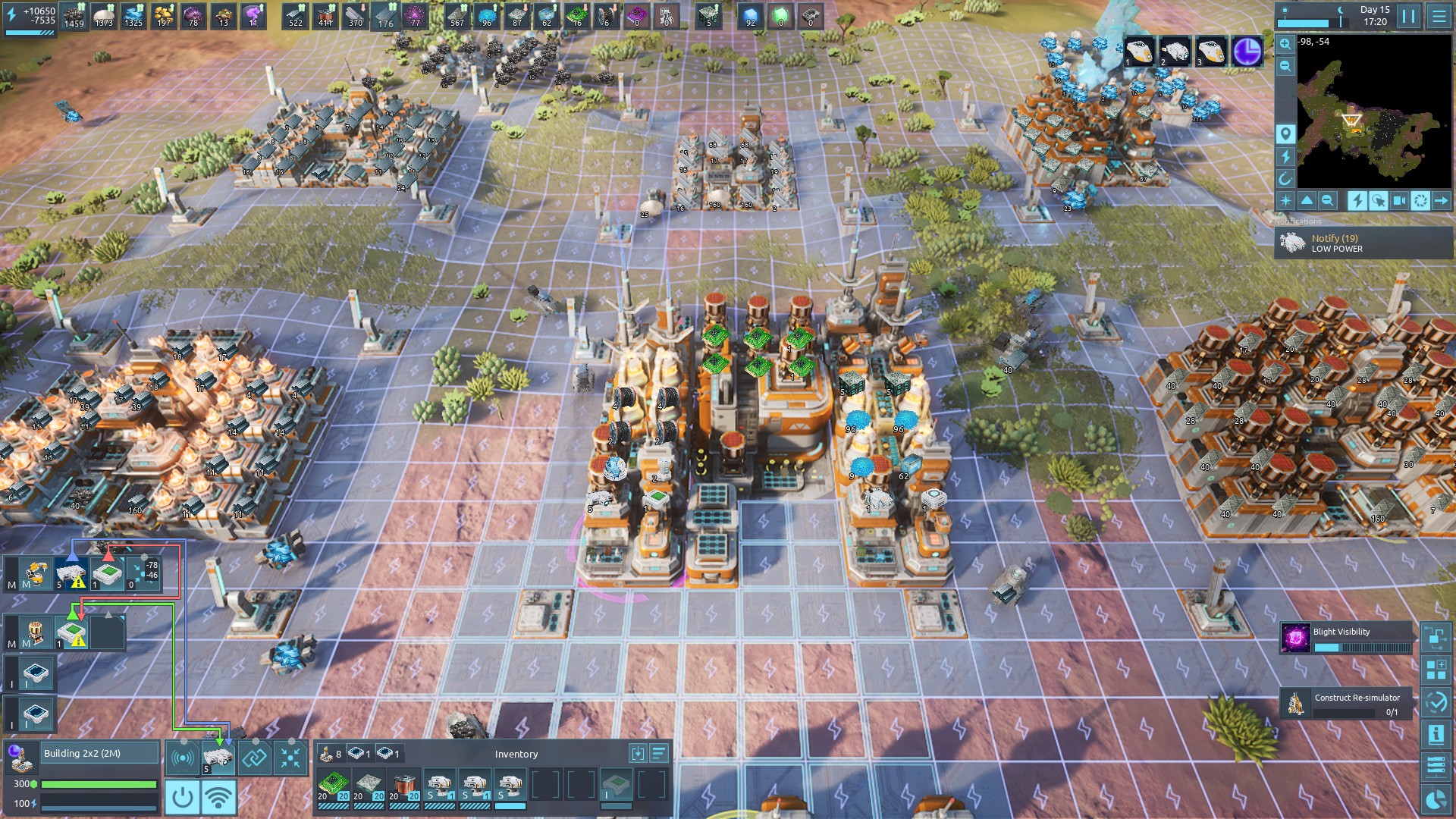
Task: Toggle the magnet map filter
Action: pos(1285,179)
